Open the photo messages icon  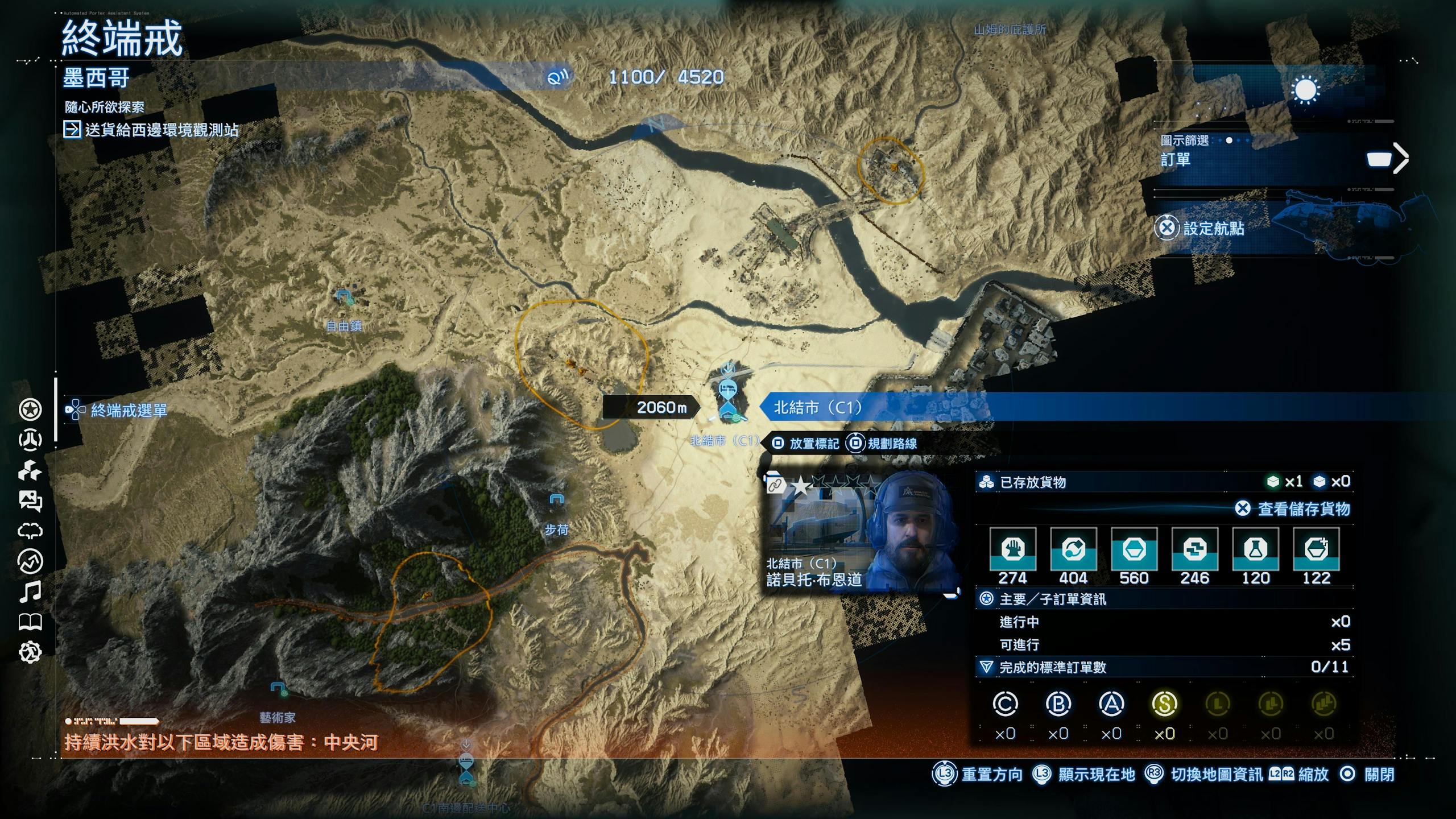(30, 501)
